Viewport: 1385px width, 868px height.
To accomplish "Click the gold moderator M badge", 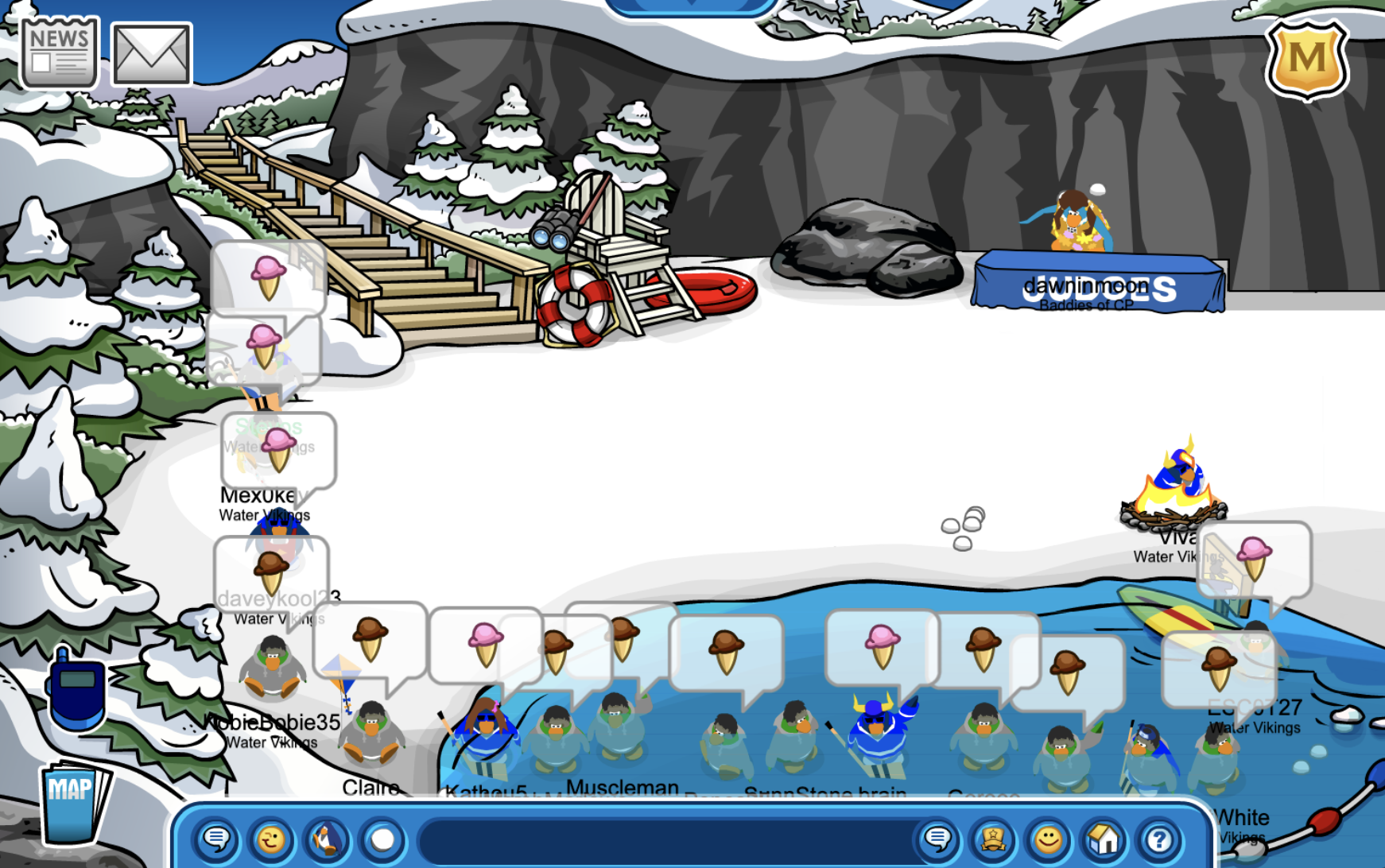I will 1306,59.
